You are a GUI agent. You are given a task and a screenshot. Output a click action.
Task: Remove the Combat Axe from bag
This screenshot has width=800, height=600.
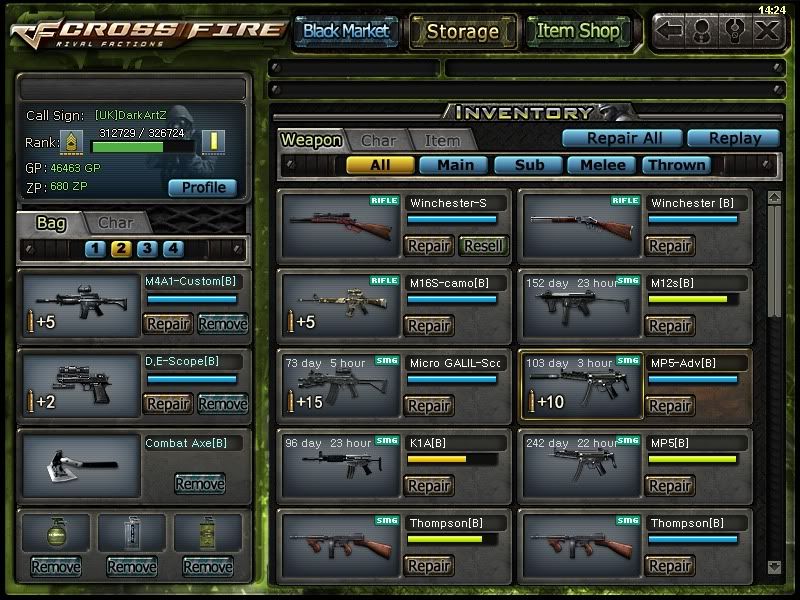(x=199, y=483)
